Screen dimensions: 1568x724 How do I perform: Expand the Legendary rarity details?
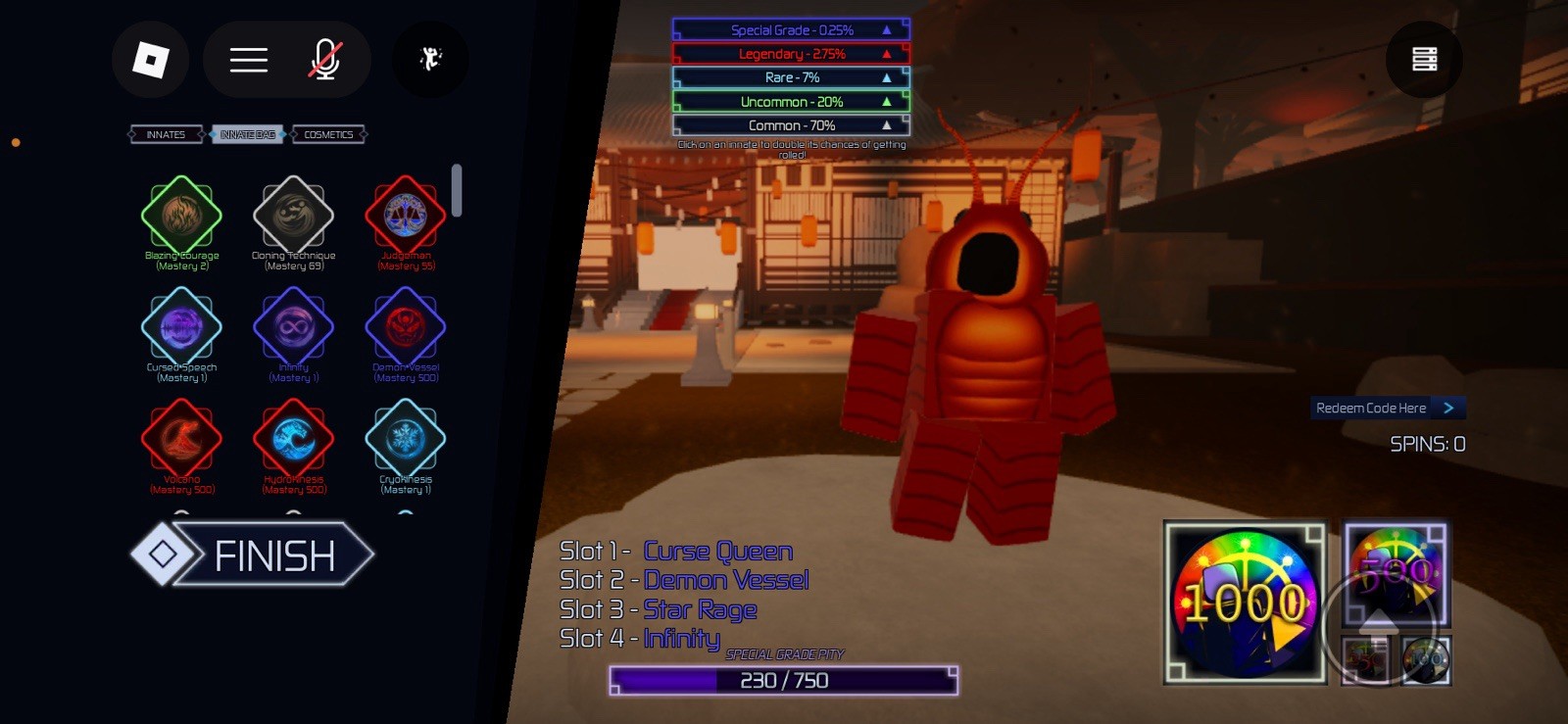887,54
